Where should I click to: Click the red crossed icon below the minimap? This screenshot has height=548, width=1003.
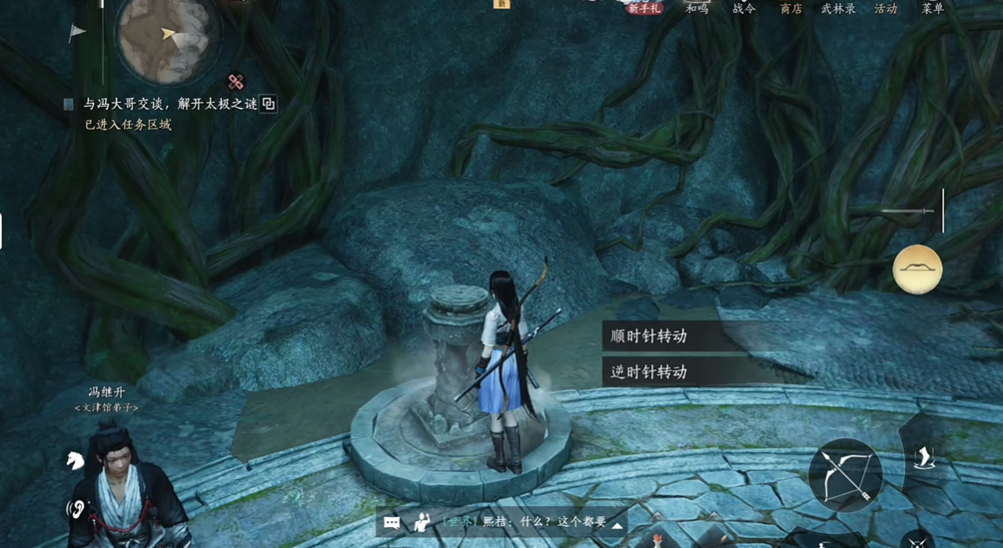click(236, 82)
